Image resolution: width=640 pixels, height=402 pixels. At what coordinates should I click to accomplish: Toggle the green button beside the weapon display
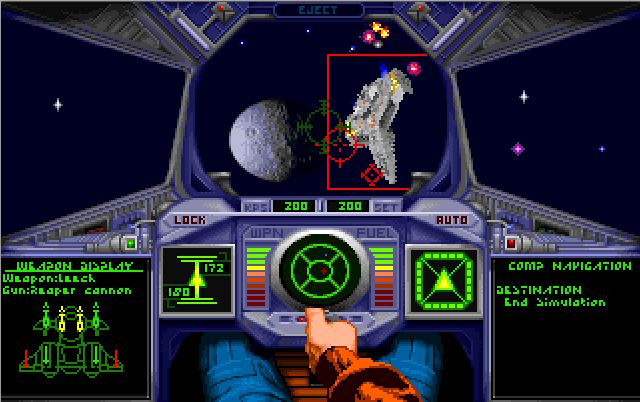130,243
